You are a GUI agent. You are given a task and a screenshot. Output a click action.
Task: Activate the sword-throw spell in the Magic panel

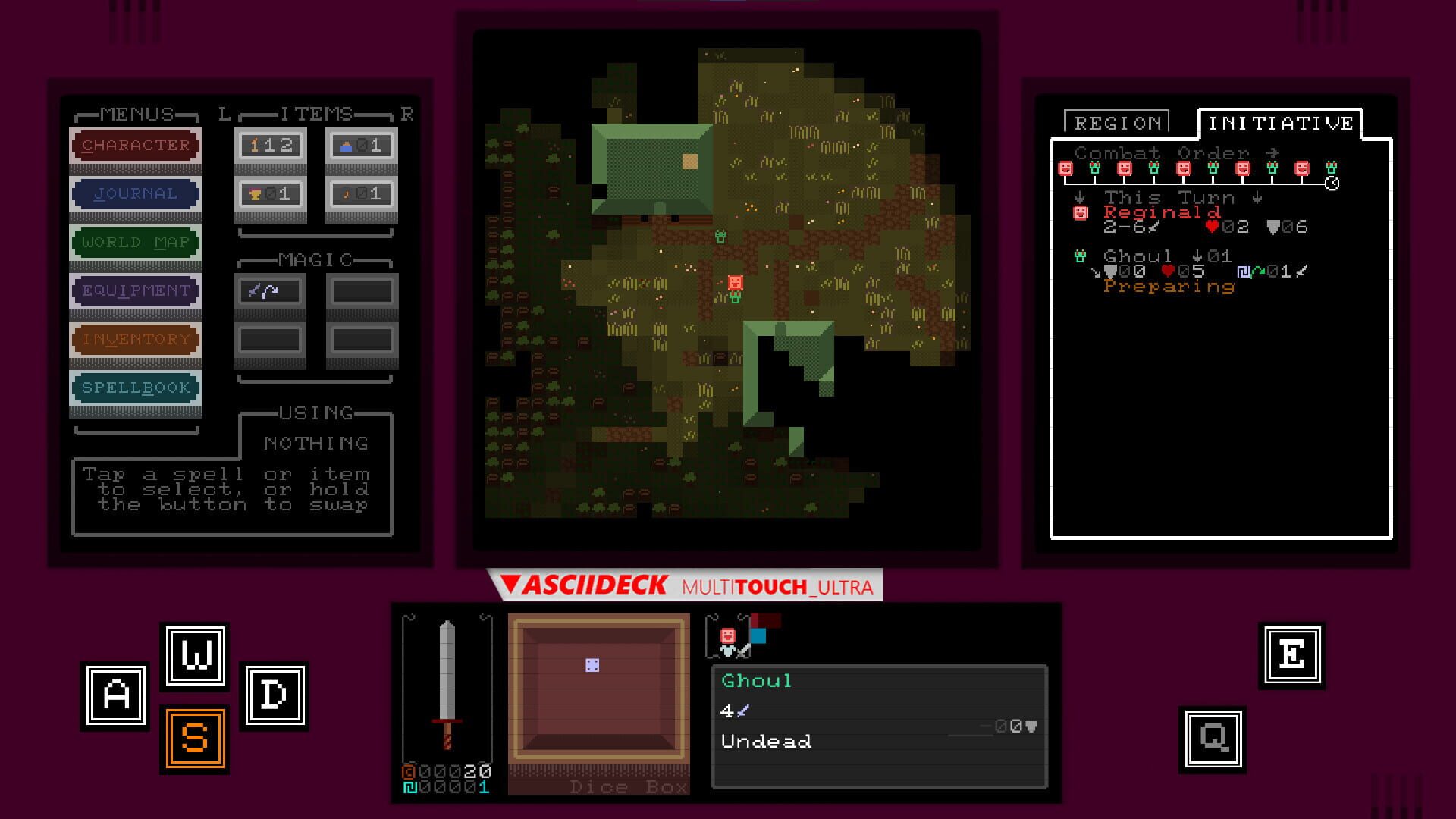point(270,290)
